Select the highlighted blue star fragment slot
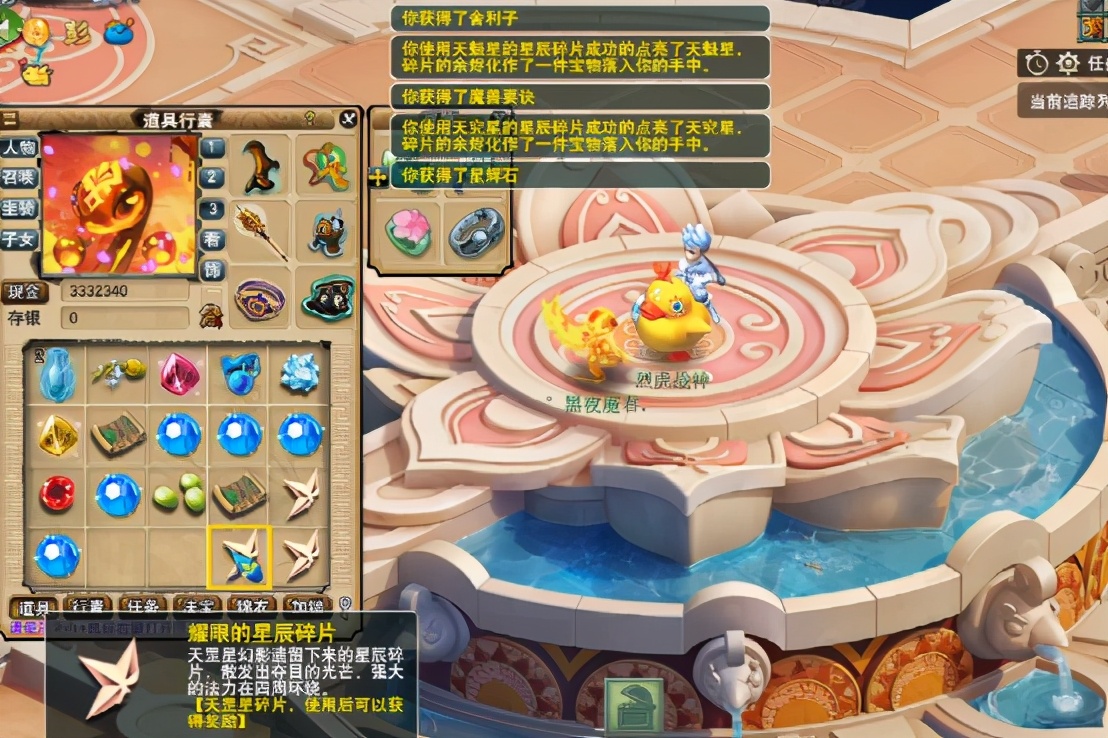 pos(239,556)
